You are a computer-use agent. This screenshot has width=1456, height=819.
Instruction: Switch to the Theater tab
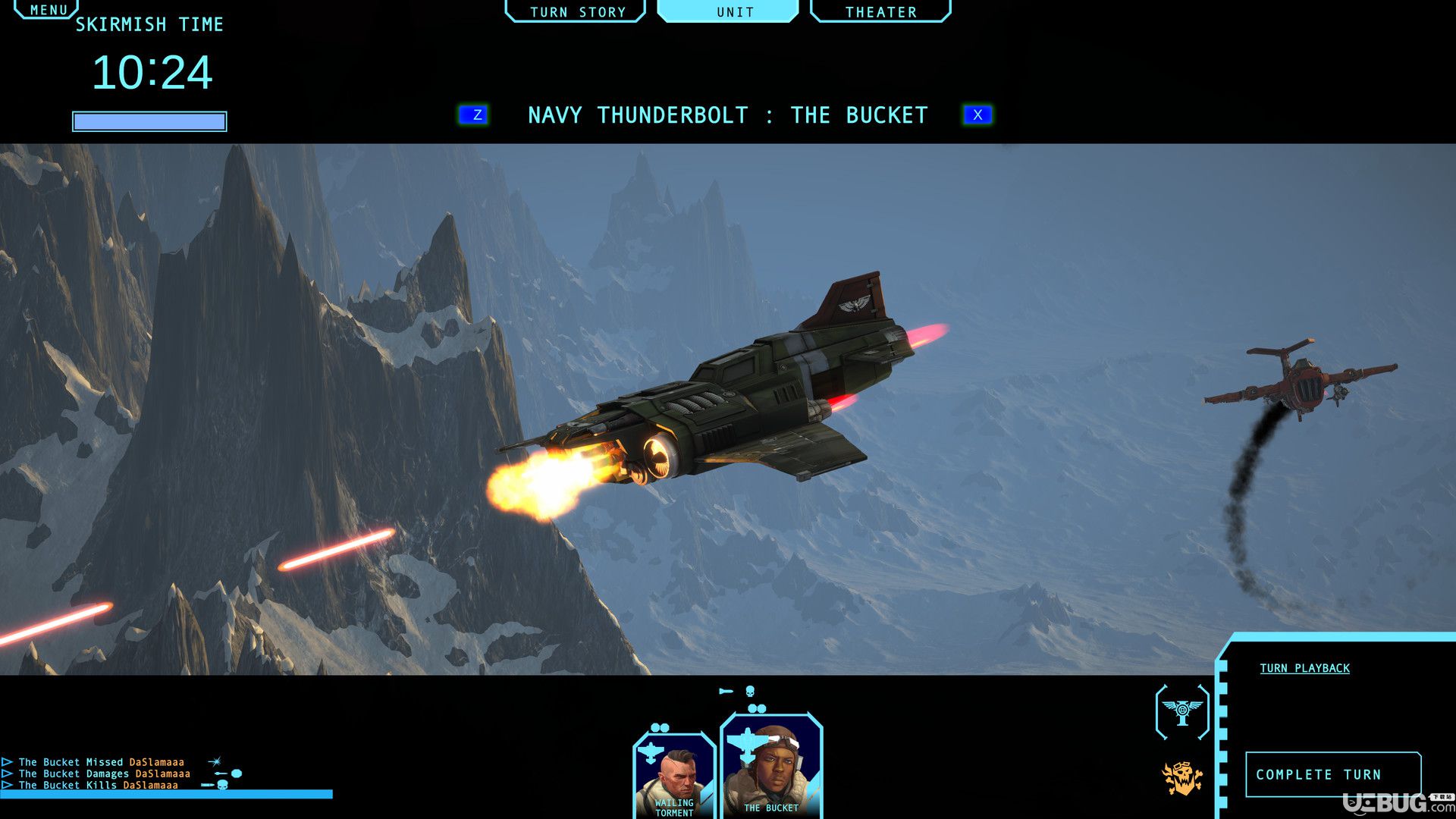tap(880, 11)
